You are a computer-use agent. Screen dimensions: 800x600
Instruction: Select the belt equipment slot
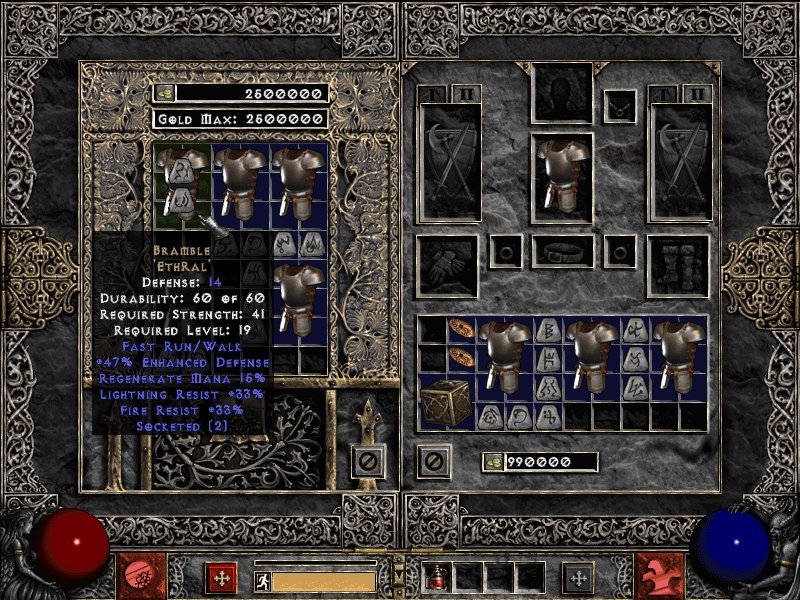pyautogui.click(x=563, y=251)
